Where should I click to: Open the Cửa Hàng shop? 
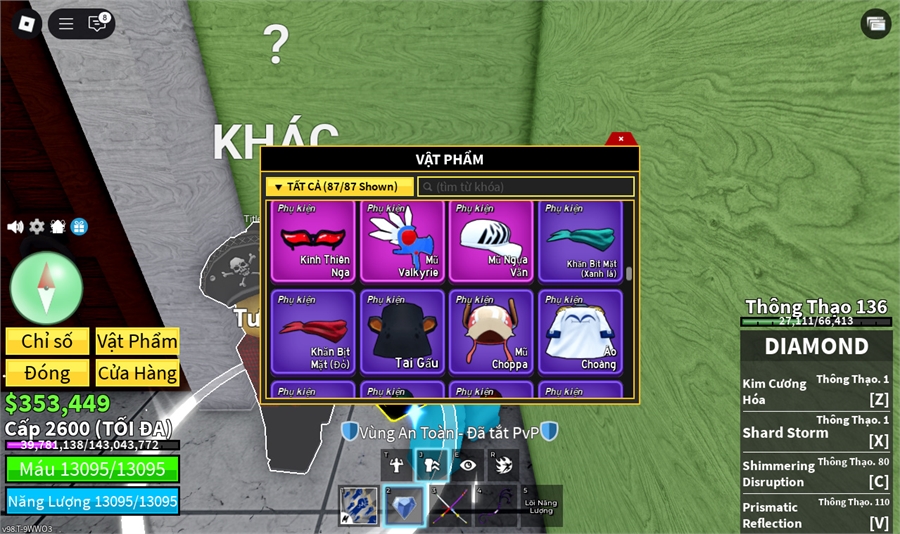[x=137, y=373]
